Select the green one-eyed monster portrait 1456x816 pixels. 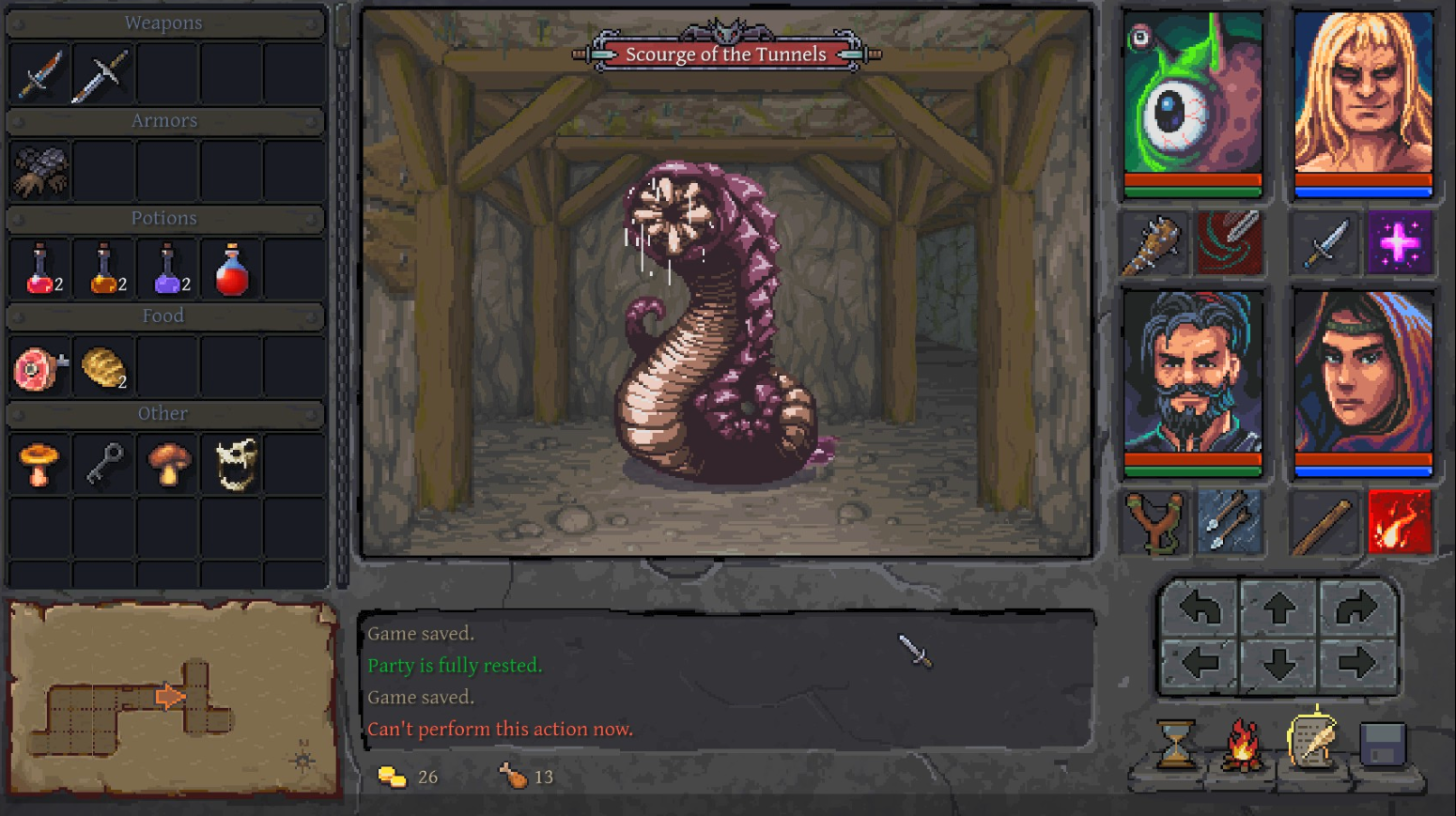point(1193,94)
